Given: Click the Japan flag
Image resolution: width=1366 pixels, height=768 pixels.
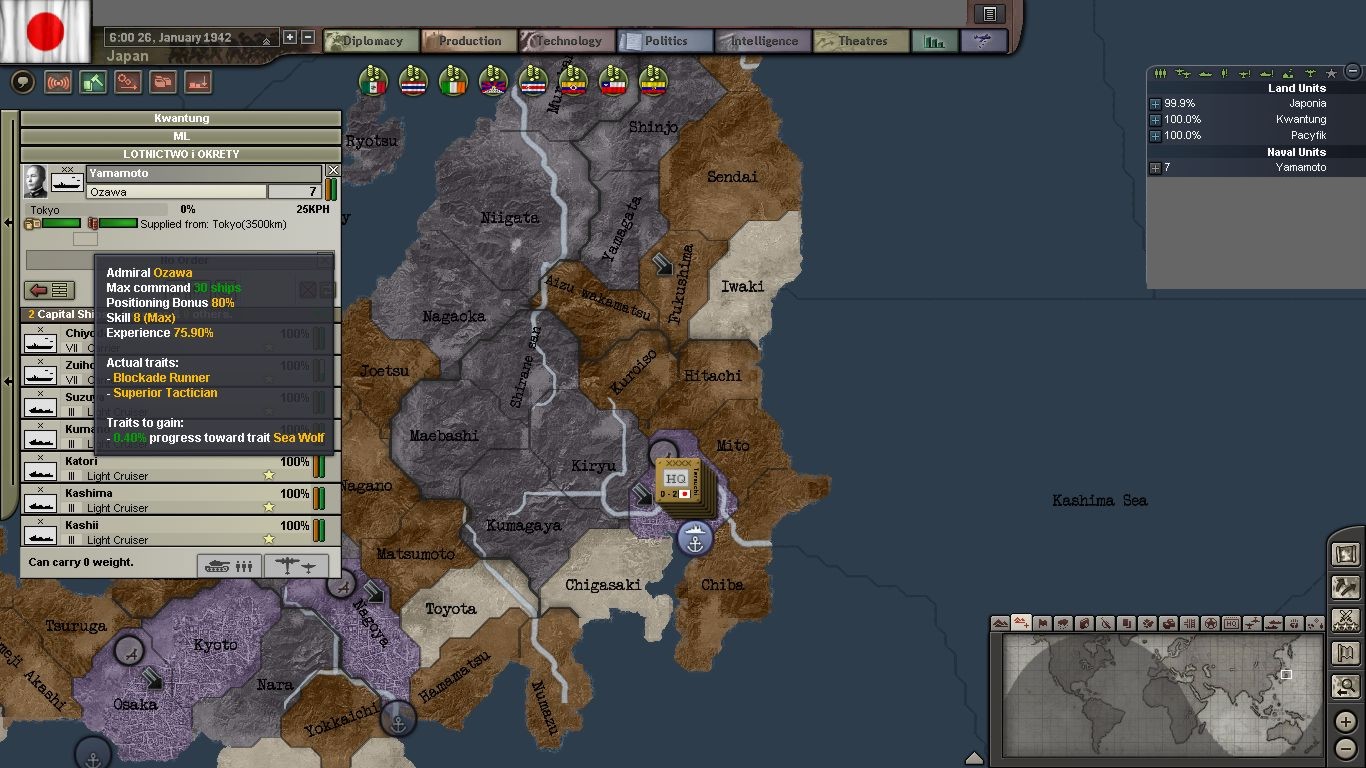Looking at the screenshot, I should click(x=45, y=31).
